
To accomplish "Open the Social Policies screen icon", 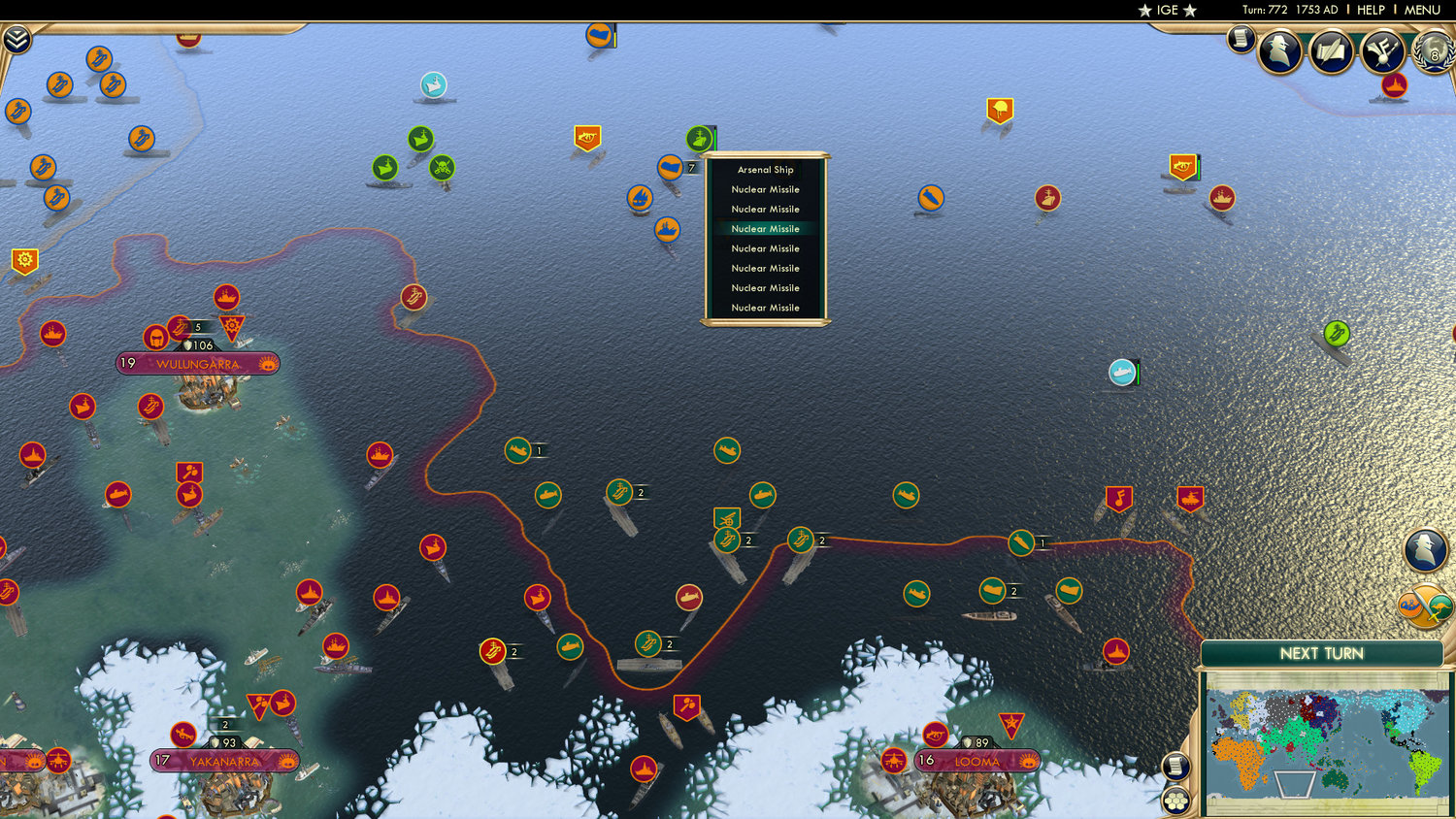I will (1330, 50).
